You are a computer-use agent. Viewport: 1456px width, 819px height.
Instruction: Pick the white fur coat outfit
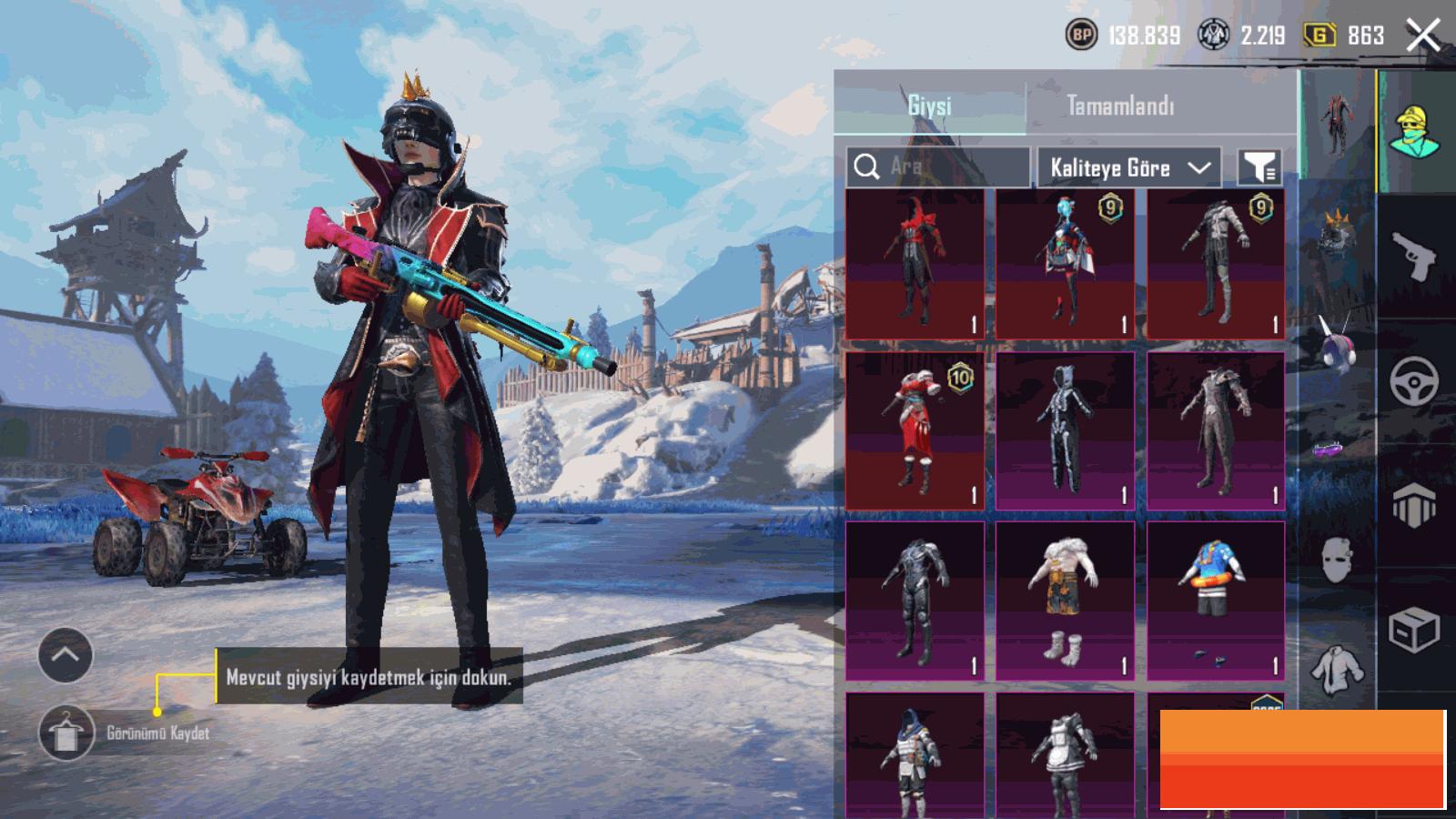(1065, 601)
